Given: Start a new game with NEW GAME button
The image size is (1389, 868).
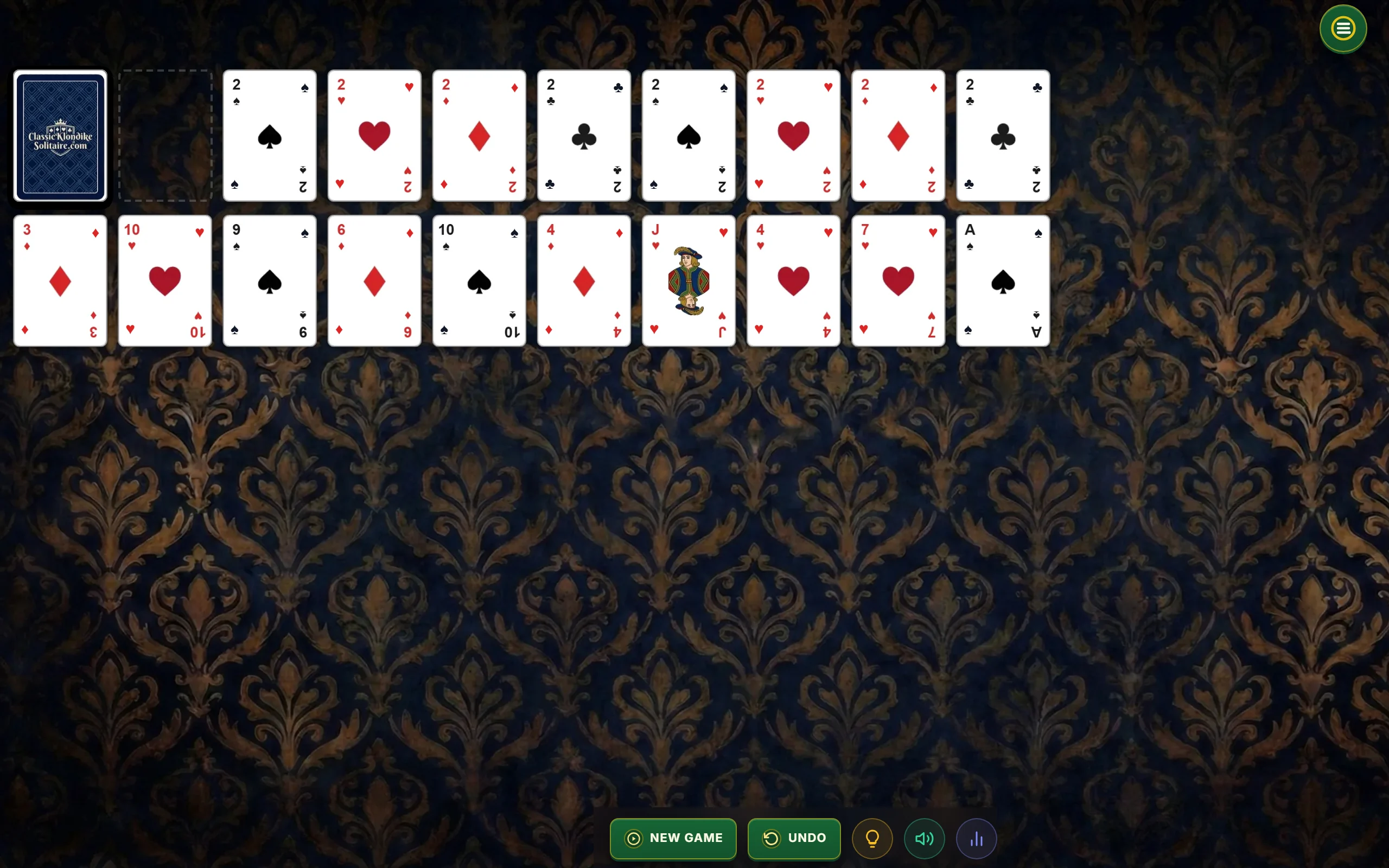Looking at the screenshot, I should pos(673,838).
